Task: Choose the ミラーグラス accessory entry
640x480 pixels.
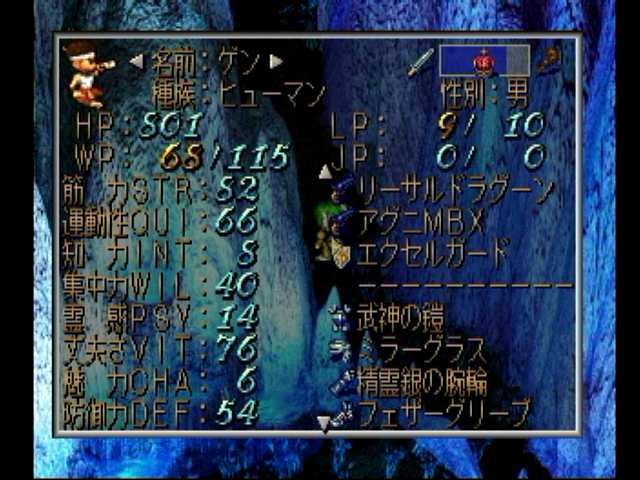Action: (420, 350)
